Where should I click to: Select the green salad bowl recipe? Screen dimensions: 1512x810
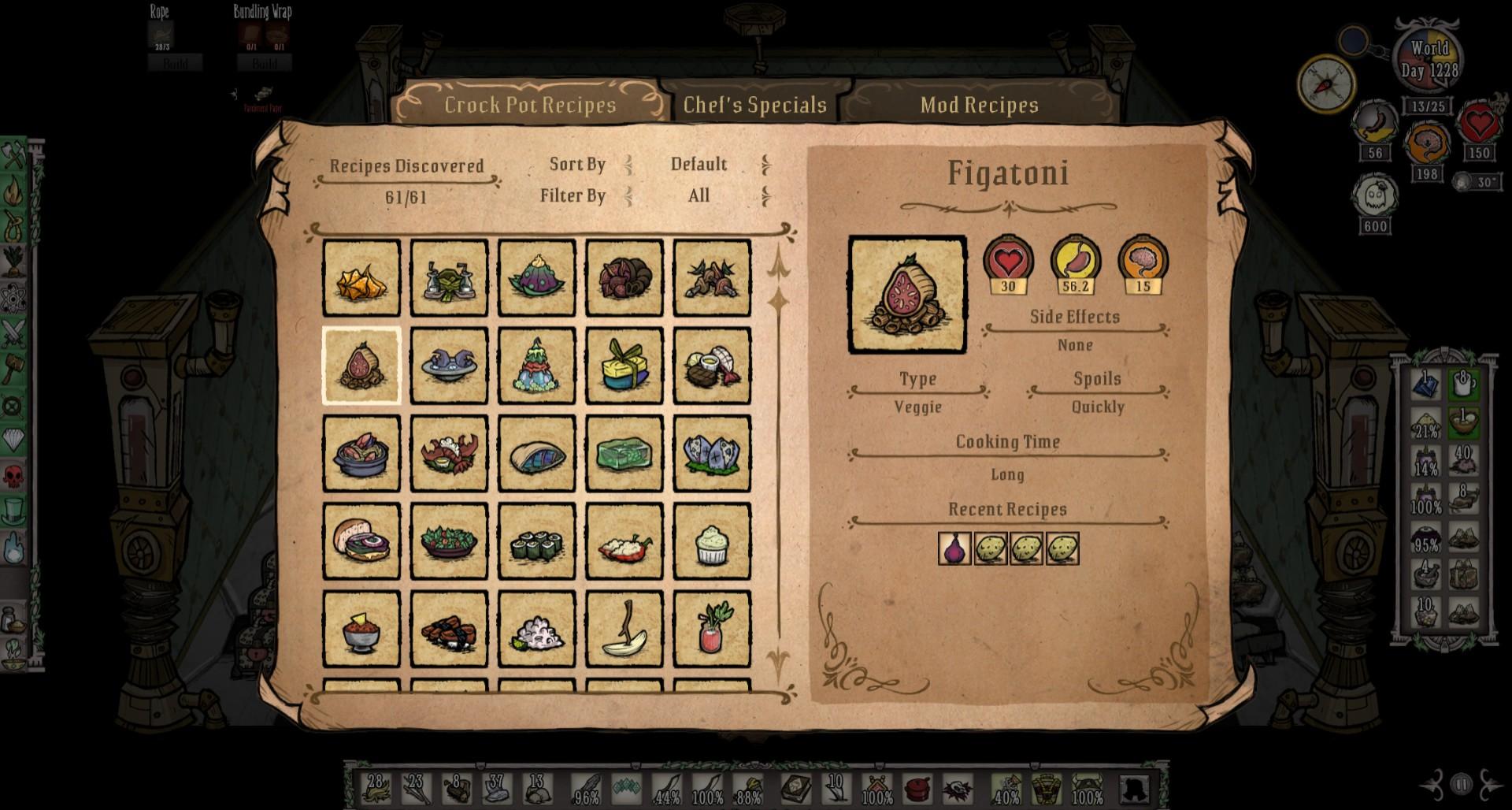point(449,542)
